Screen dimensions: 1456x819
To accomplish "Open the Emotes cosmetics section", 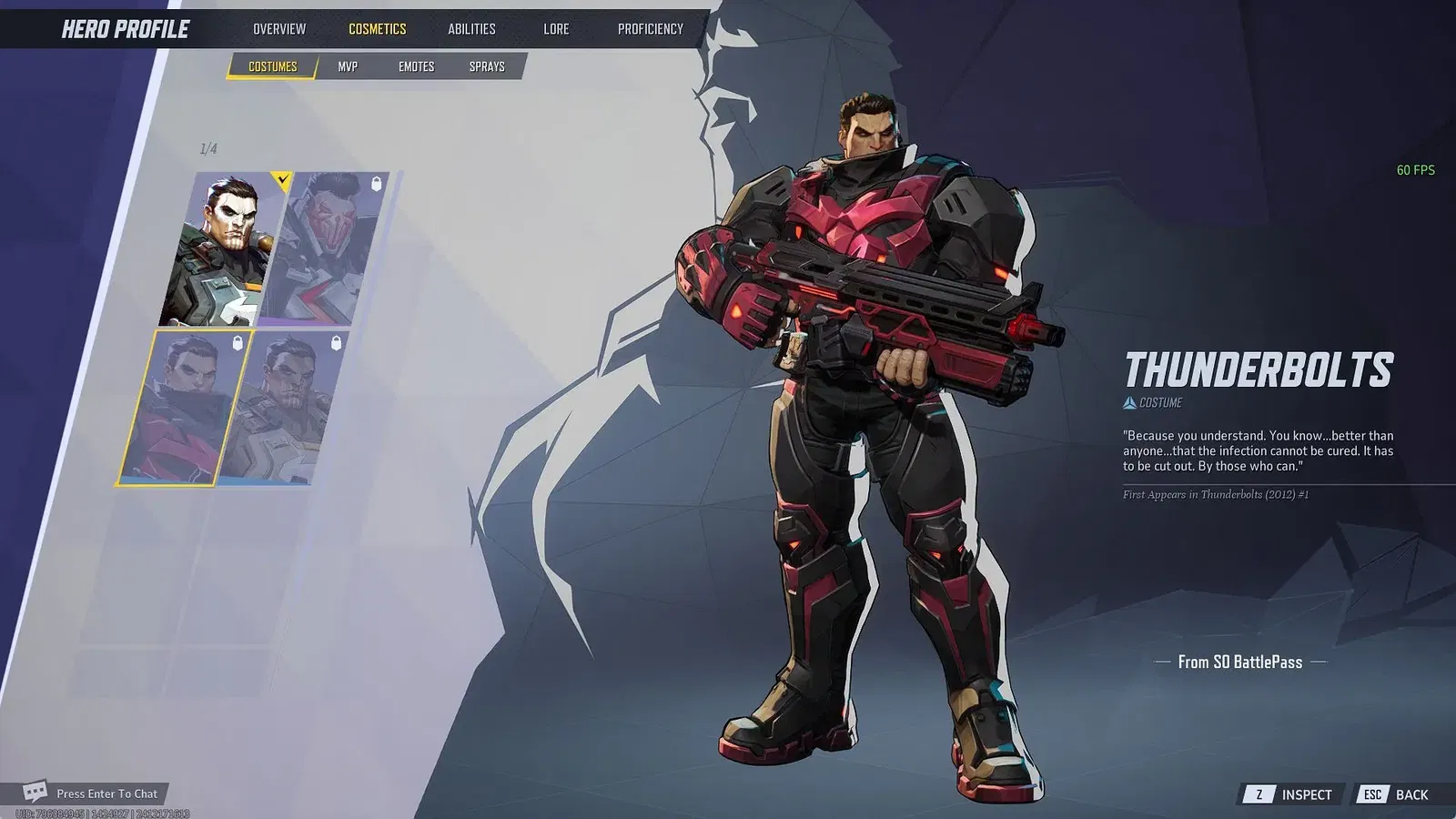I will [x=417, y=66].
